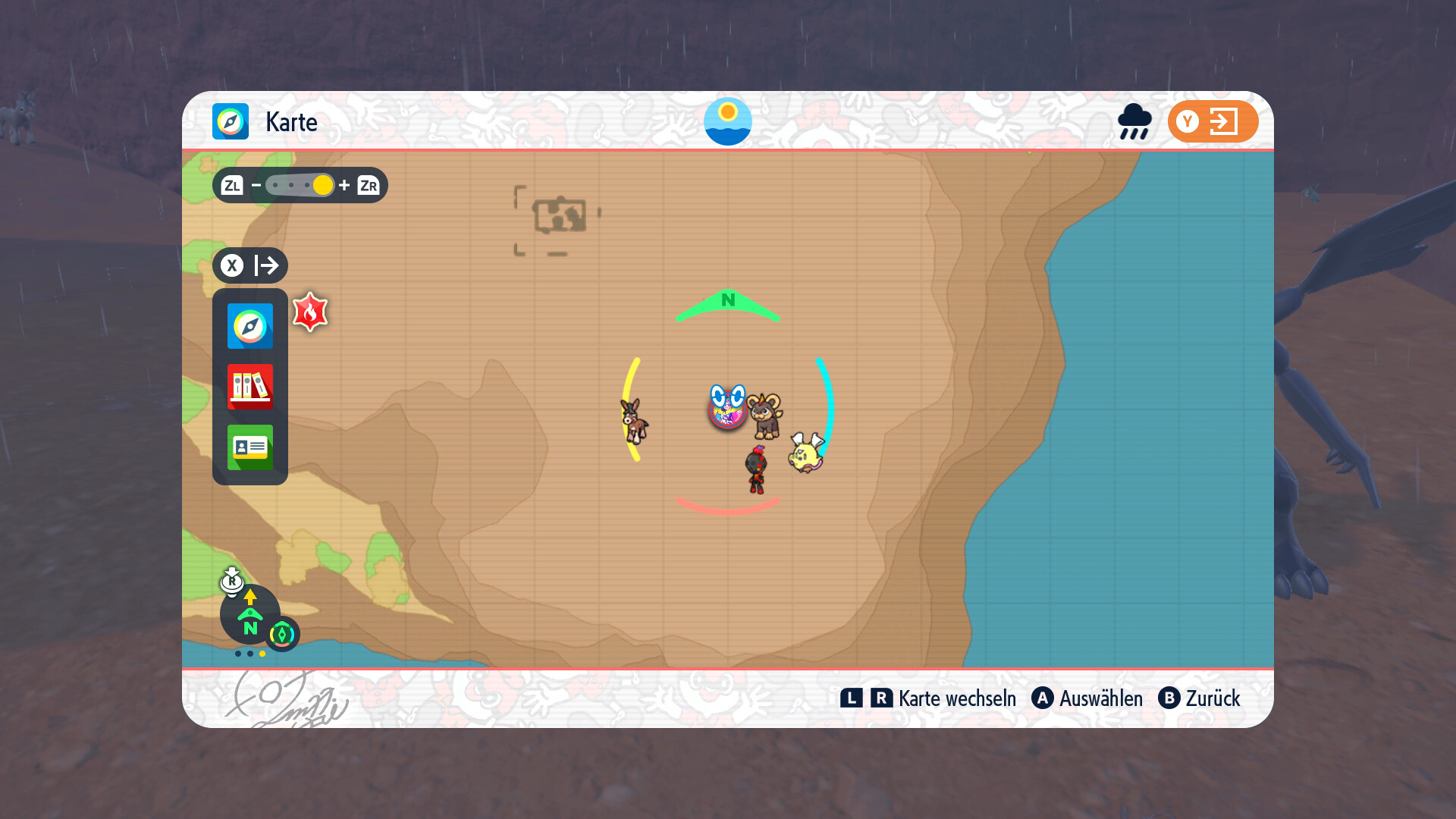
Task: Select the yellow Dunsparce icon on map
Action: pos(805,453)
